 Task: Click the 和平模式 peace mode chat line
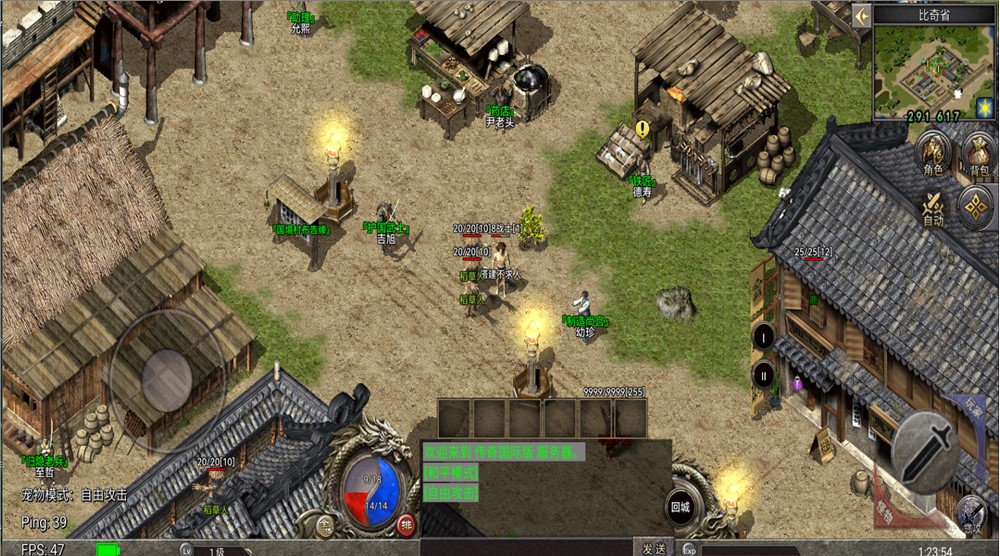[x=451, y=472]
